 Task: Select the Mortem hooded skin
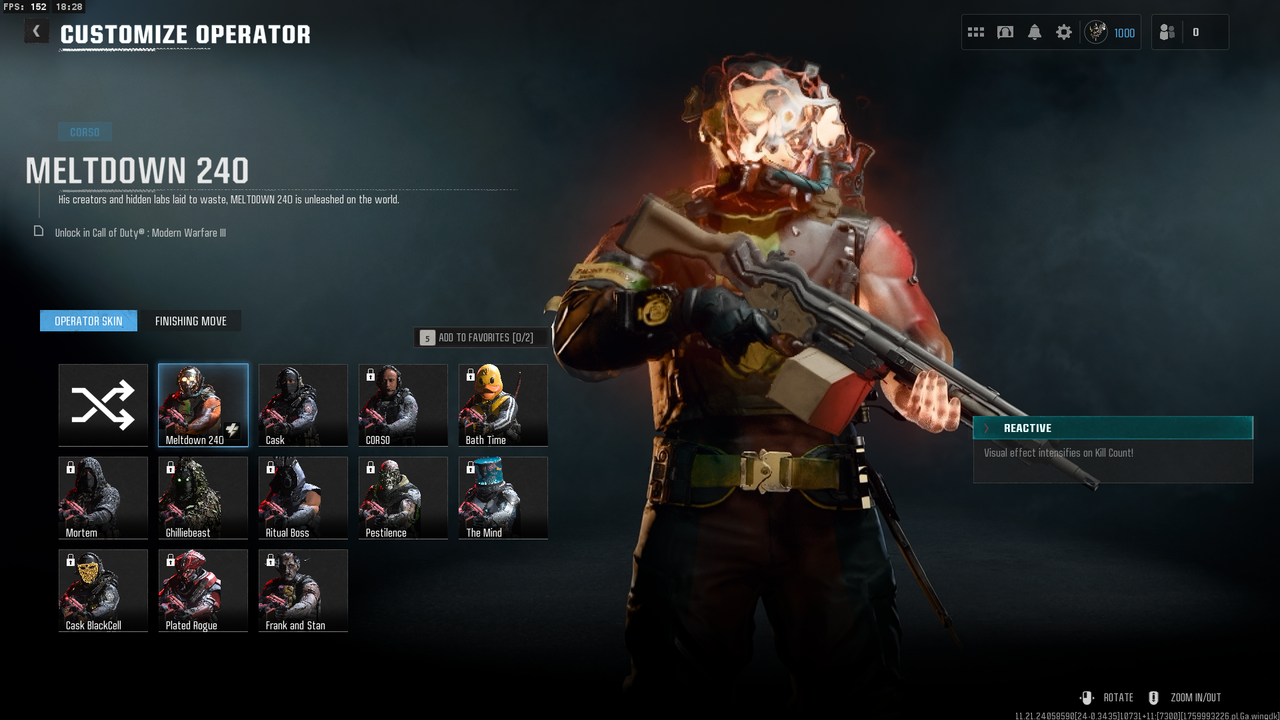click(x=103, y=498)
